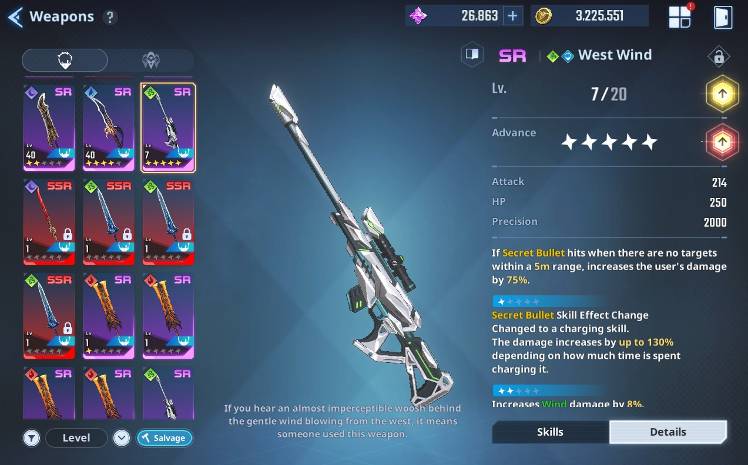Switch to the Details tab

point(668,432)
